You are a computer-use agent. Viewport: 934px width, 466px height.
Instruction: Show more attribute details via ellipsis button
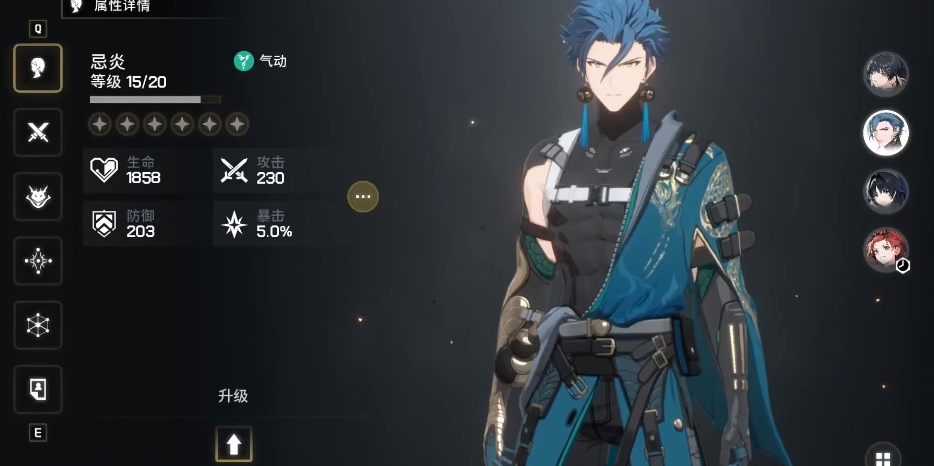363,197
